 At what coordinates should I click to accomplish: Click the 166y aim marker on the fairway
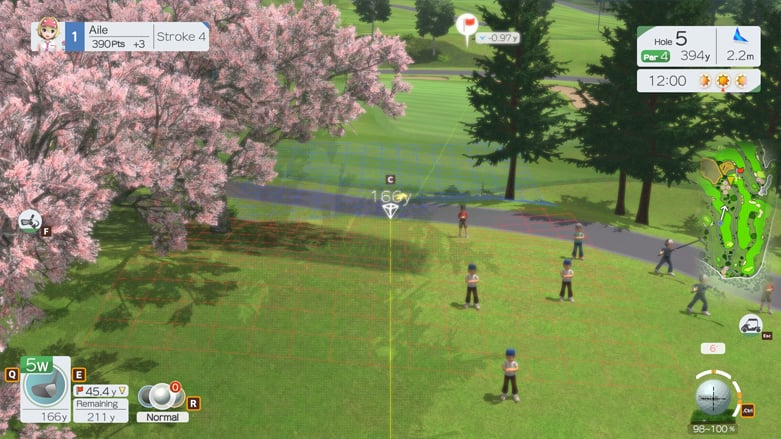[390, 210]
